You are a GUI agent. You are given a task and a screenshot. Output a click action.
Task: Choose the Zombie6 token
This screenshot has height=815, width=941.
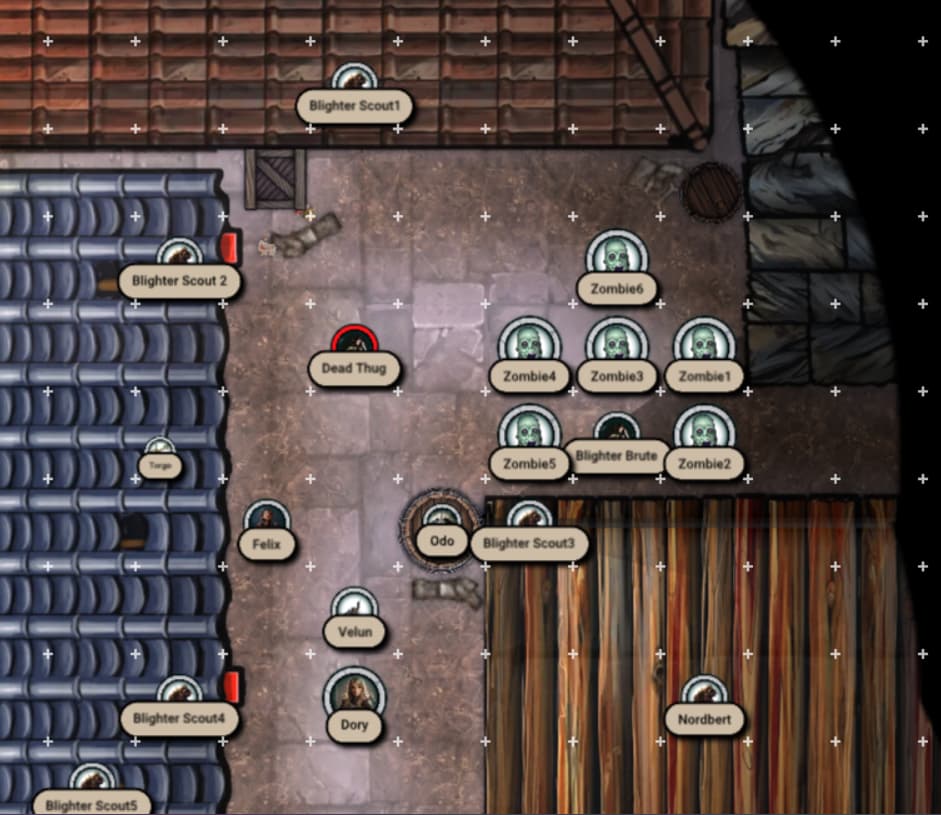tap(616, 258)
